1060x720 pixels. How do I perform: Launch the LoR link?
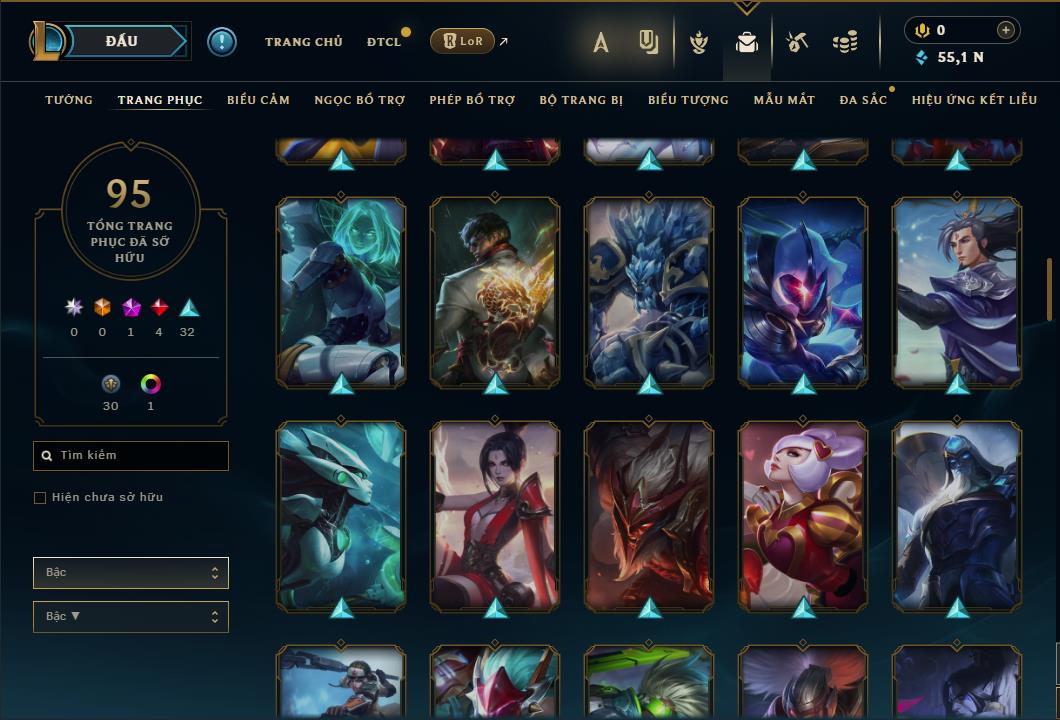(x=462, y=41)
